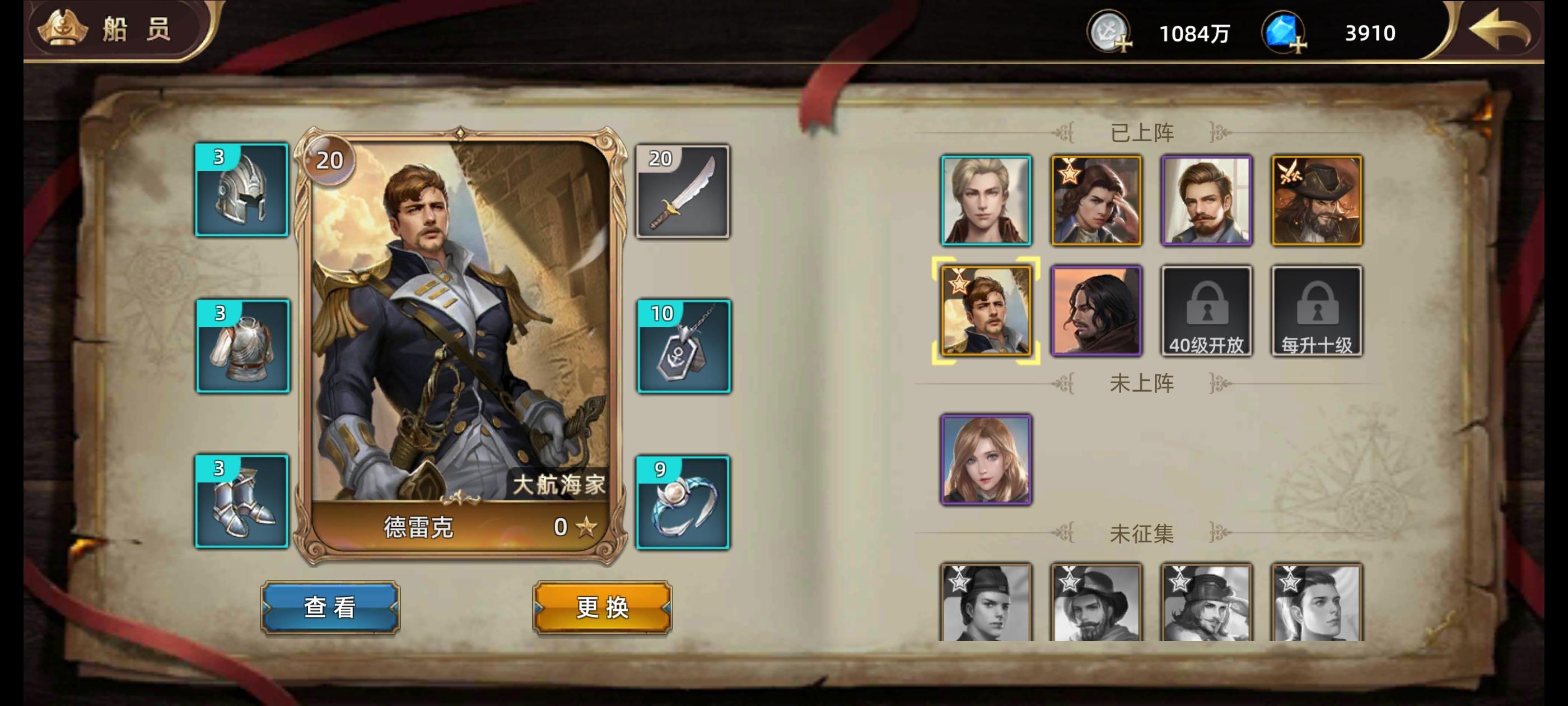Viewport: 1568px width, 706px height.
Task: Select the blond crewman with cyan border
Action: coord(986,202)
